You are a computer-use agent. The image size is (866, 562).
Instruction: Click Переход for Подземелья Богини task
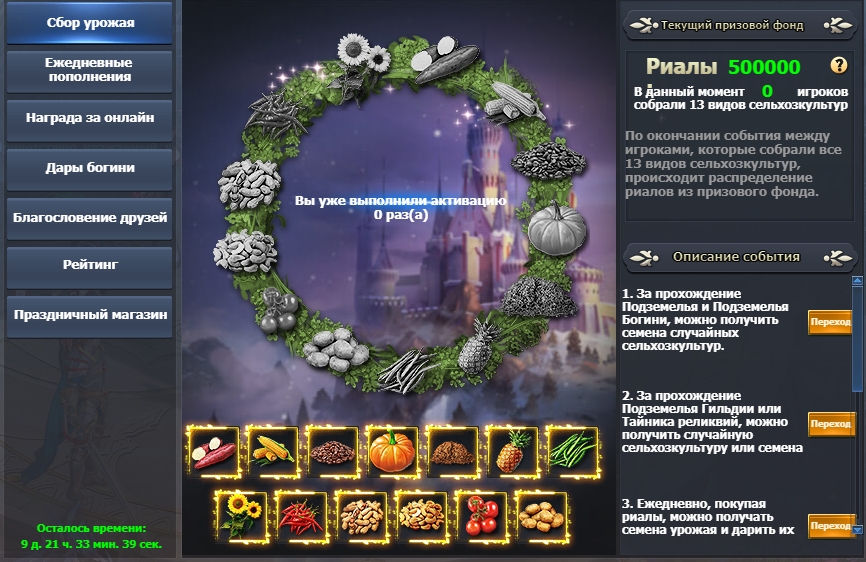pyautogui.click(x=831, y=322)
